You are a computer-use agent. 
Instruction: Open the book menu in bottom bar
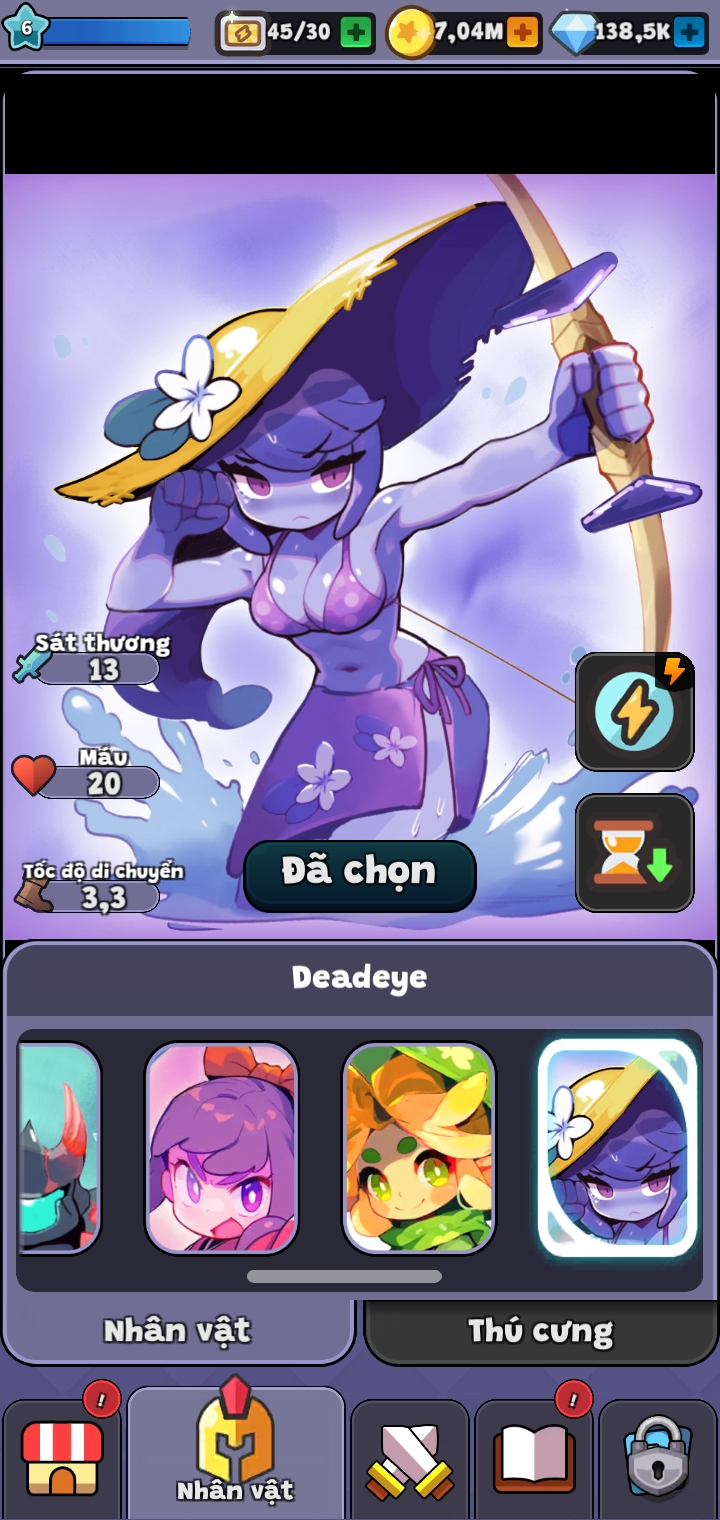[534, 1458]
